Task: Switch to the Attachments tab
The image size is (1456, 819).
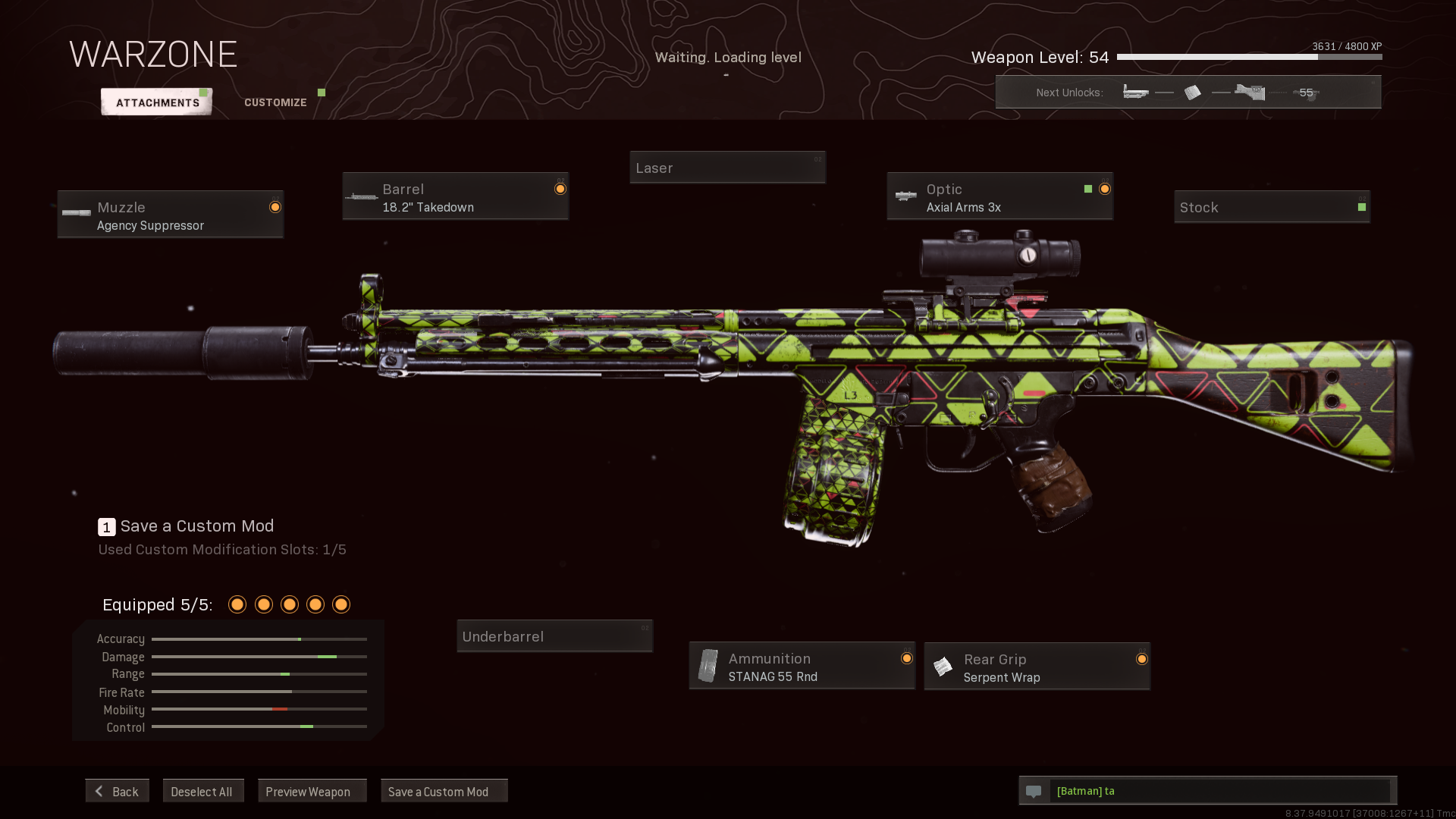Action: tap(157, 102)
